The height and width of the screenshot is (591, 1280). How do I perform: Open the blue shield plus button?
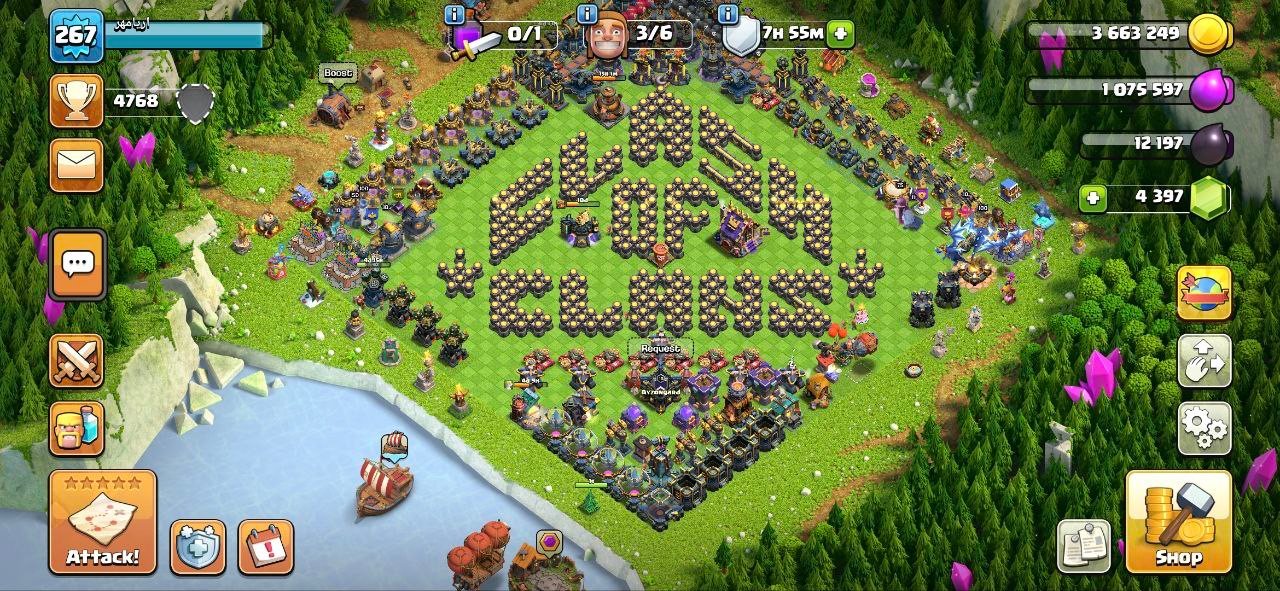coord(198,547)
